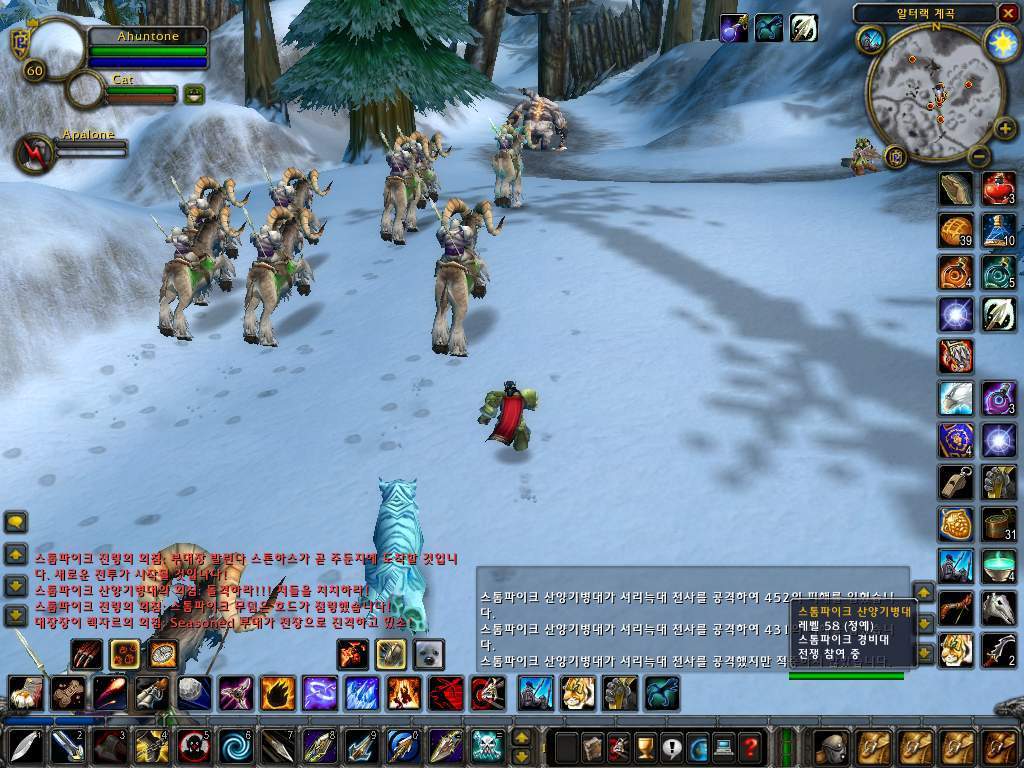Eat the bread item stacked to 39

[x=956, y=231]
